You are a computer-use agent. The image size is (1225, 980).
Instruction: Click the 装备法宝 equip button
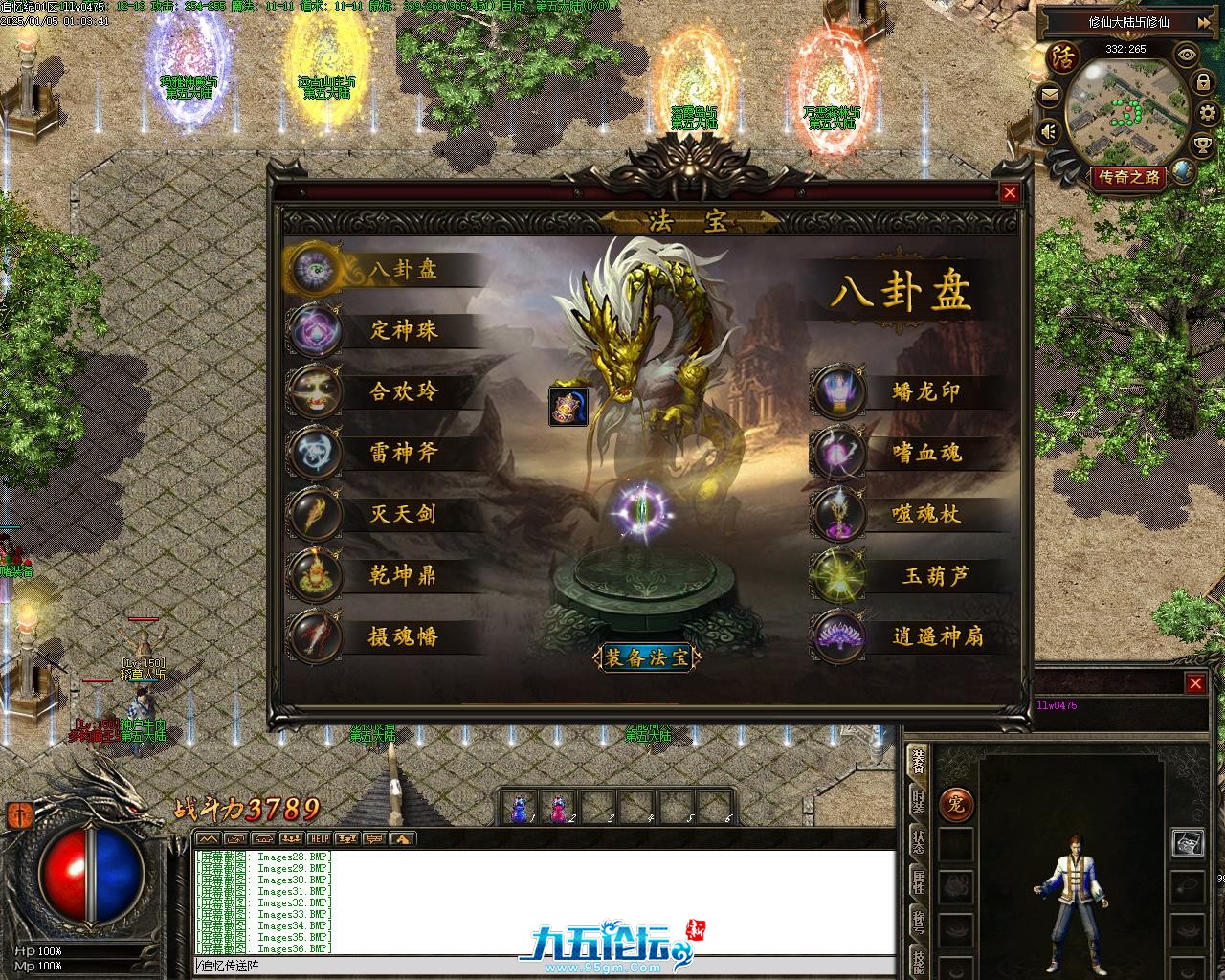(647, 657)
